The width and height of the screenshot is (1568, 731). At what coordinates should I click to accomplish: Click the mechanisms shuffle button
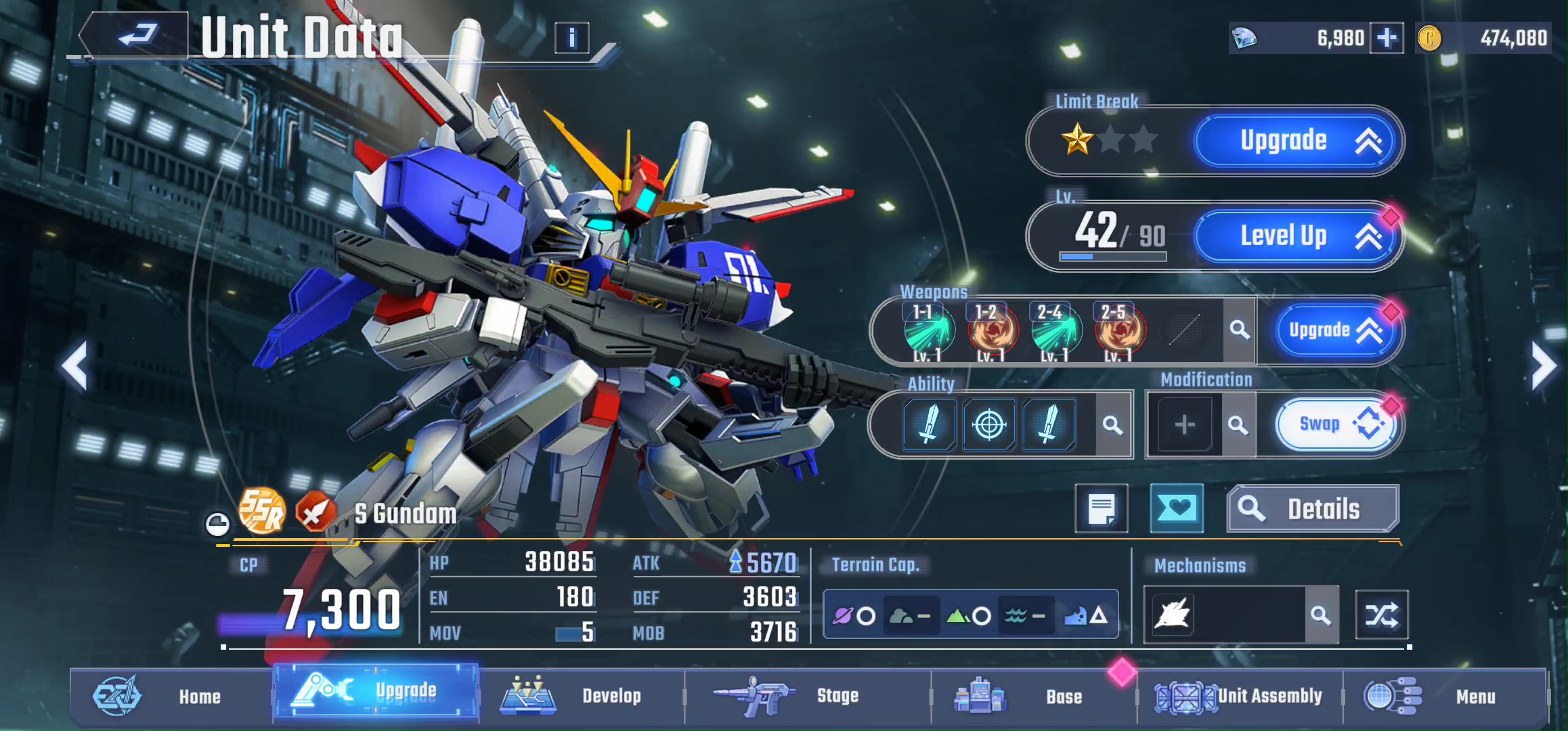point(1381,615)
